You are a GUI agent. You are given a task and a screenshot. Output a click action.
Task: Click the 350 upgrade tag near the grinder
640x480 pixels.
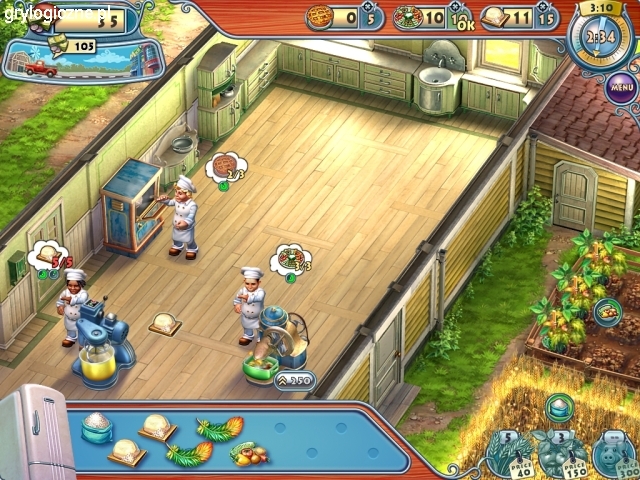(295, 380)
